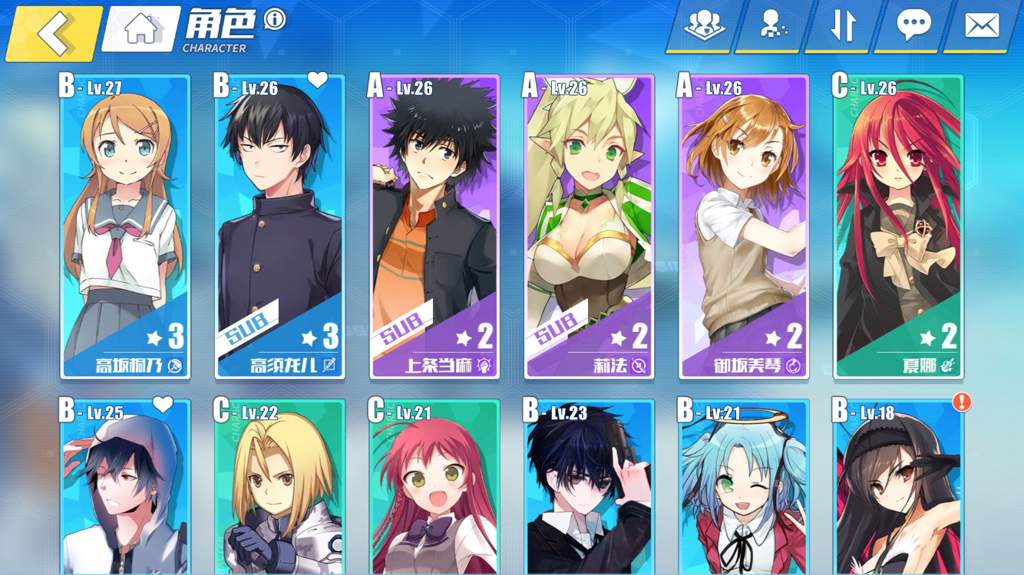Select the Lv.21 blue-haired halo girl card

(x=743, y=490)
